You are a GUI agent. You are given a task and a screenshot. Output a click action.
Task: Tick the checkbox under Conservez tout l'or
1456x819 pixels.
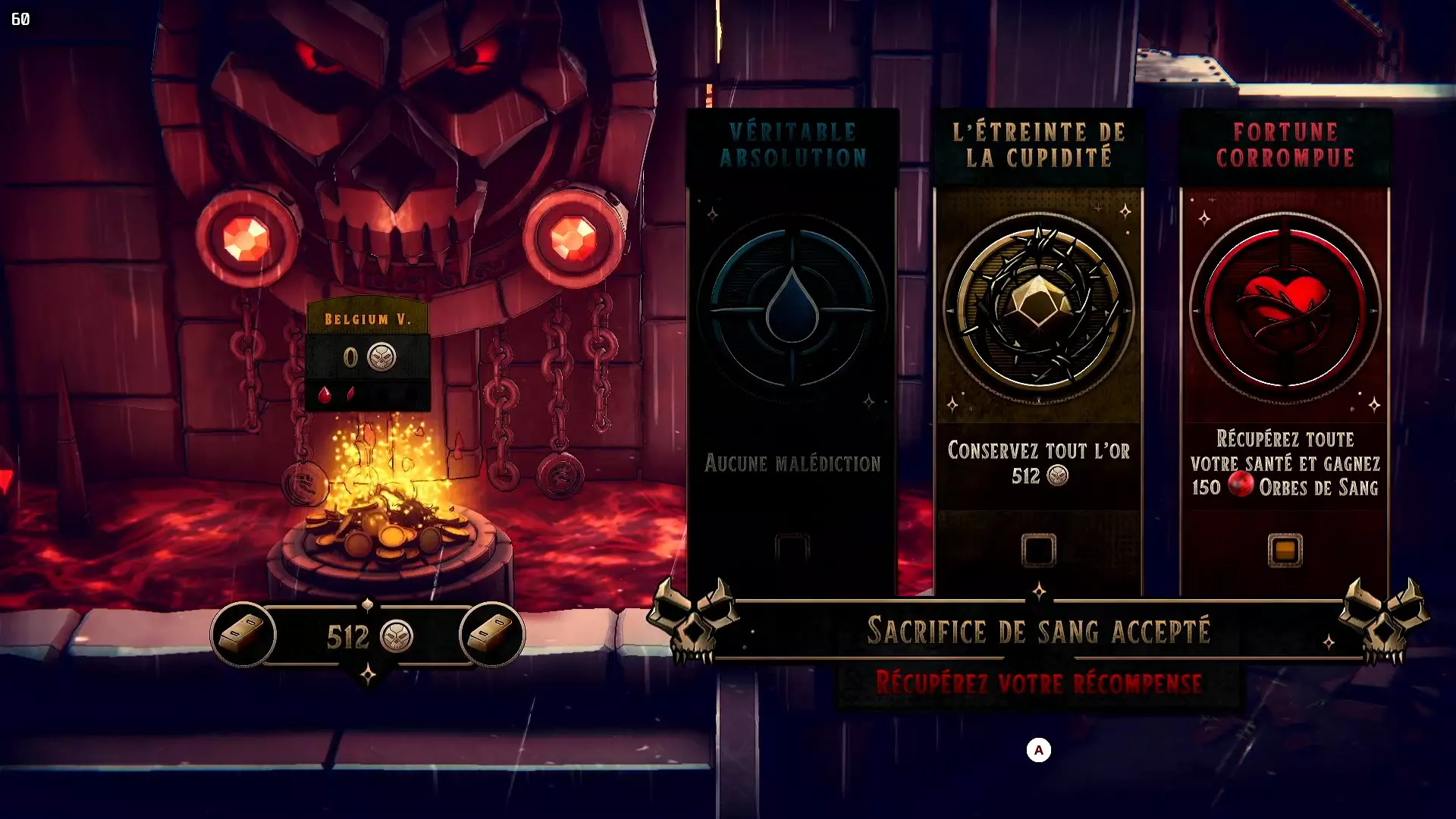(x=1038, y=551)
